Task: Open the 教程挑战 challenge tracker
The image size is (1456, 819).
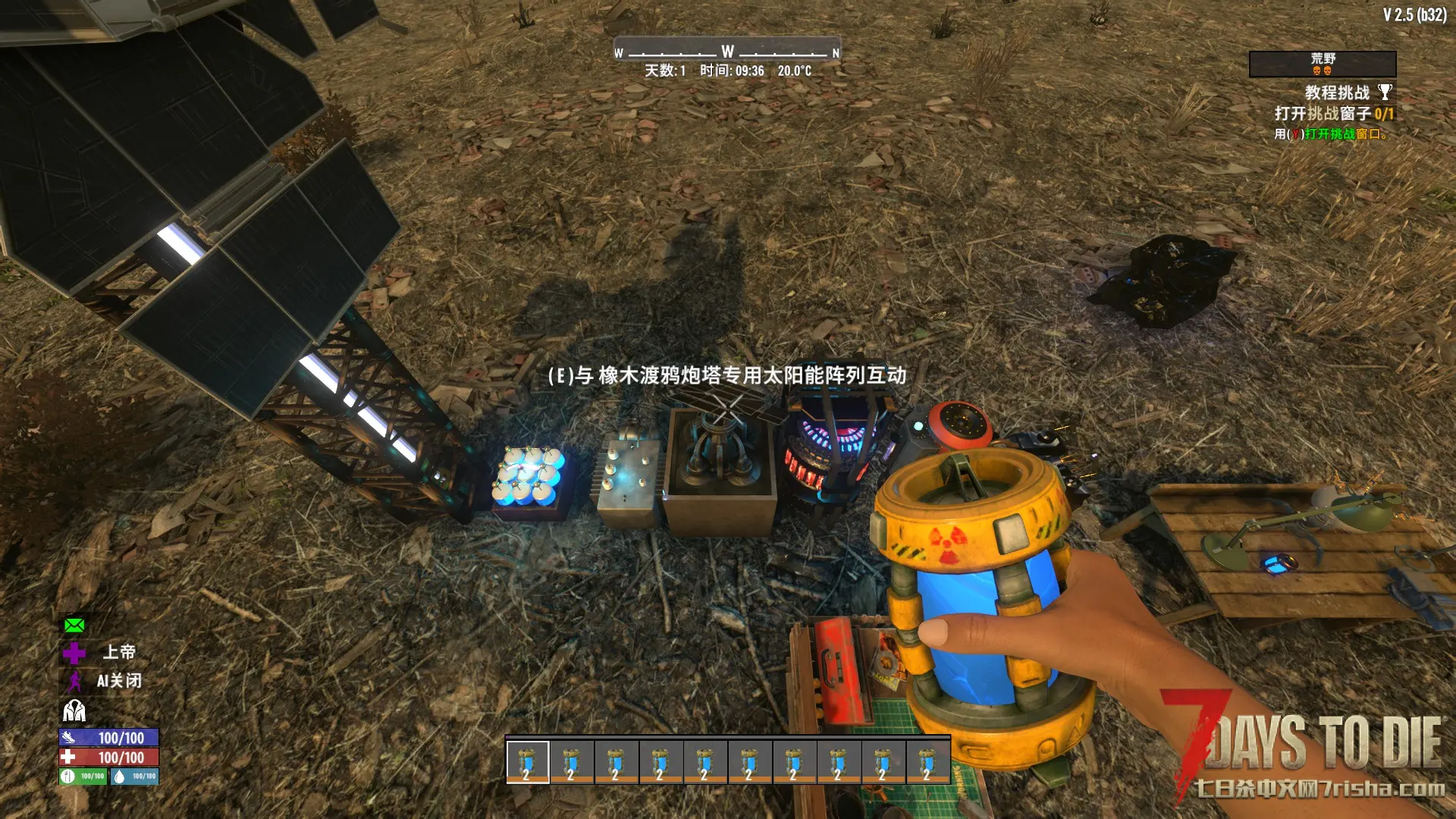Action: pyautogui.click(x=1337, y=93)
